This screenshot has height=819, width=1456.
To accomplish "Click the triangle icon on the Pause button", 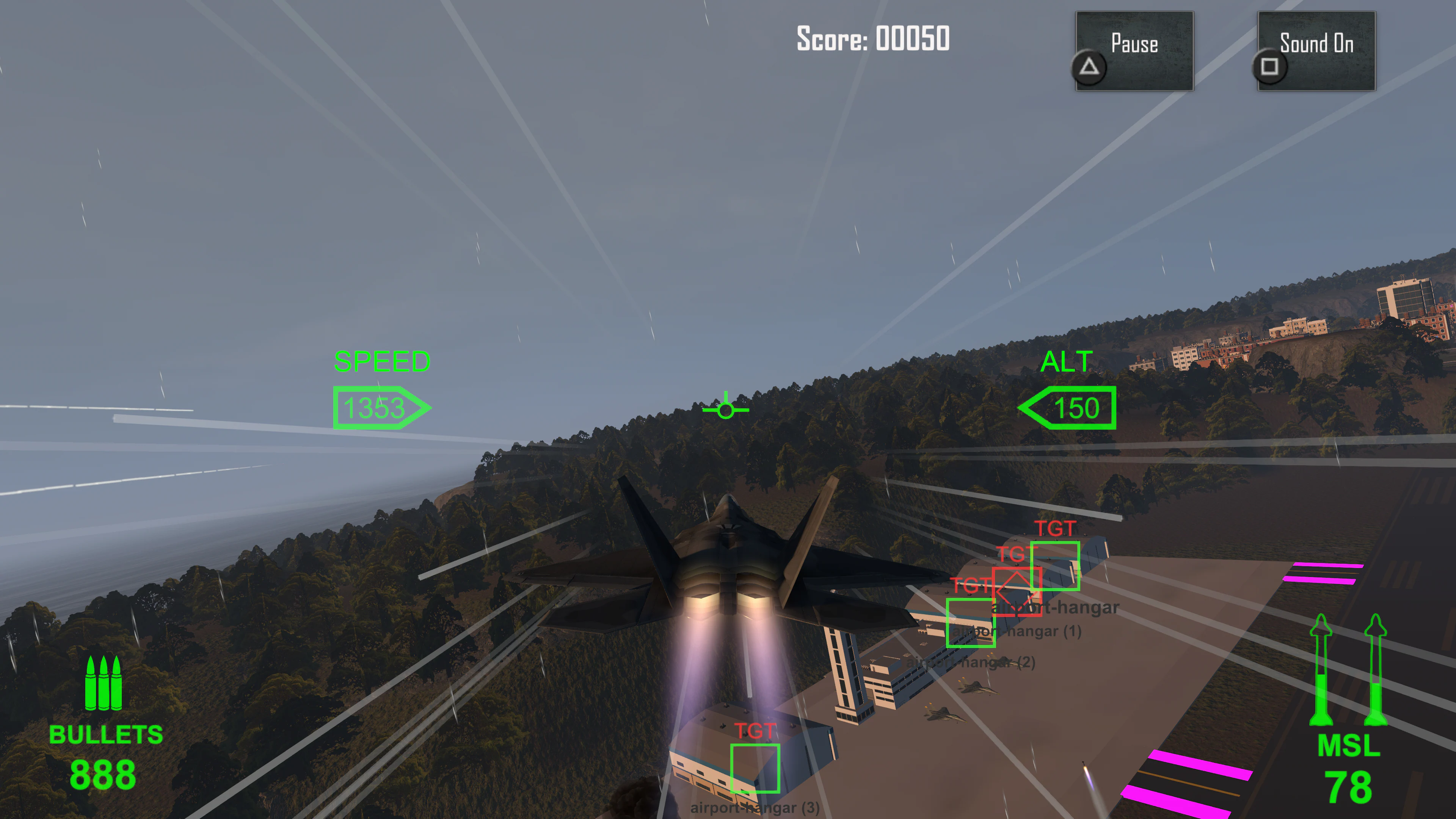I will (x=1089, y=67).
